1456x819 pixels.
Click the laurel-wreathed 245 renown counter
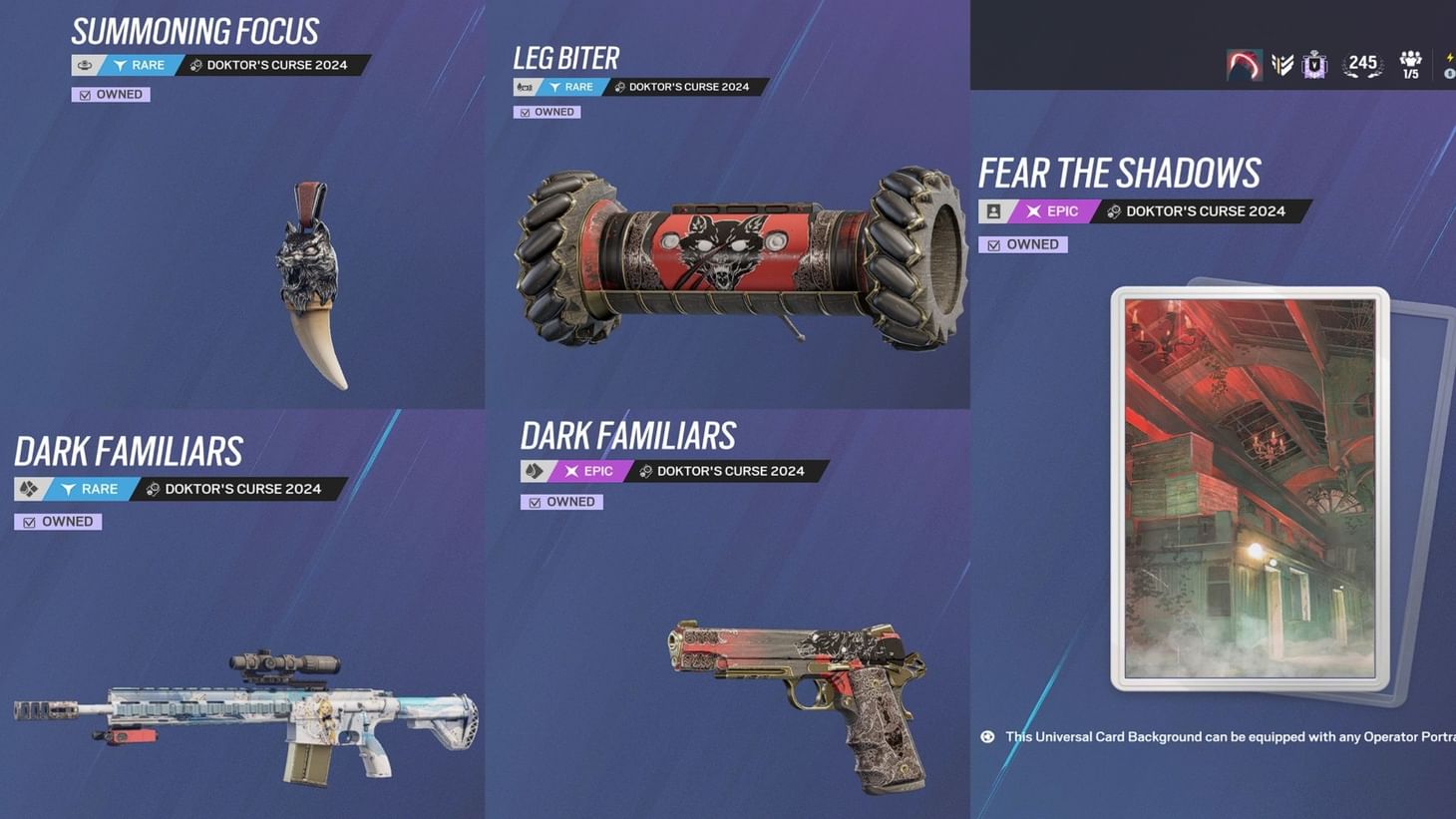(x=1362, y=63)
